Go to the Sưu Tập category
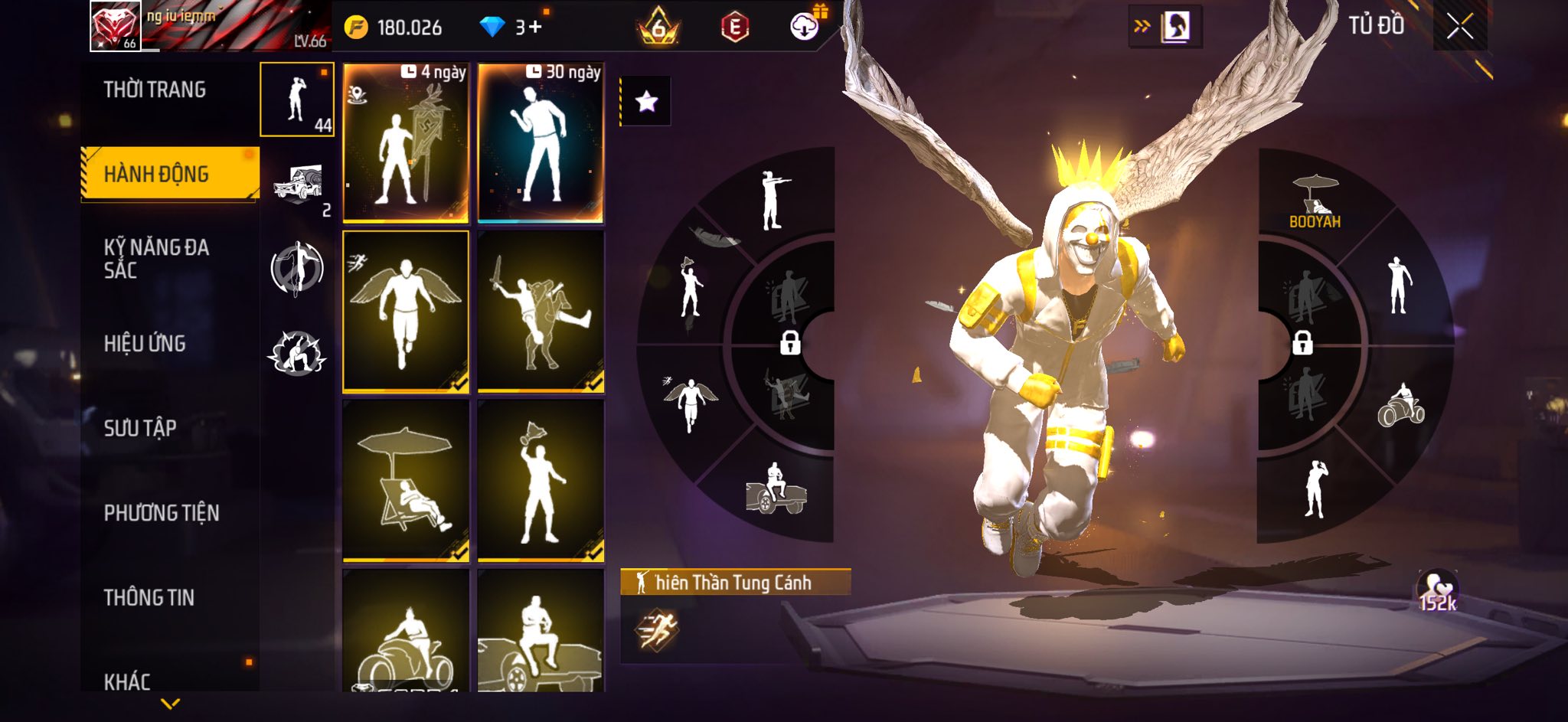 click(x=140, y=428)
